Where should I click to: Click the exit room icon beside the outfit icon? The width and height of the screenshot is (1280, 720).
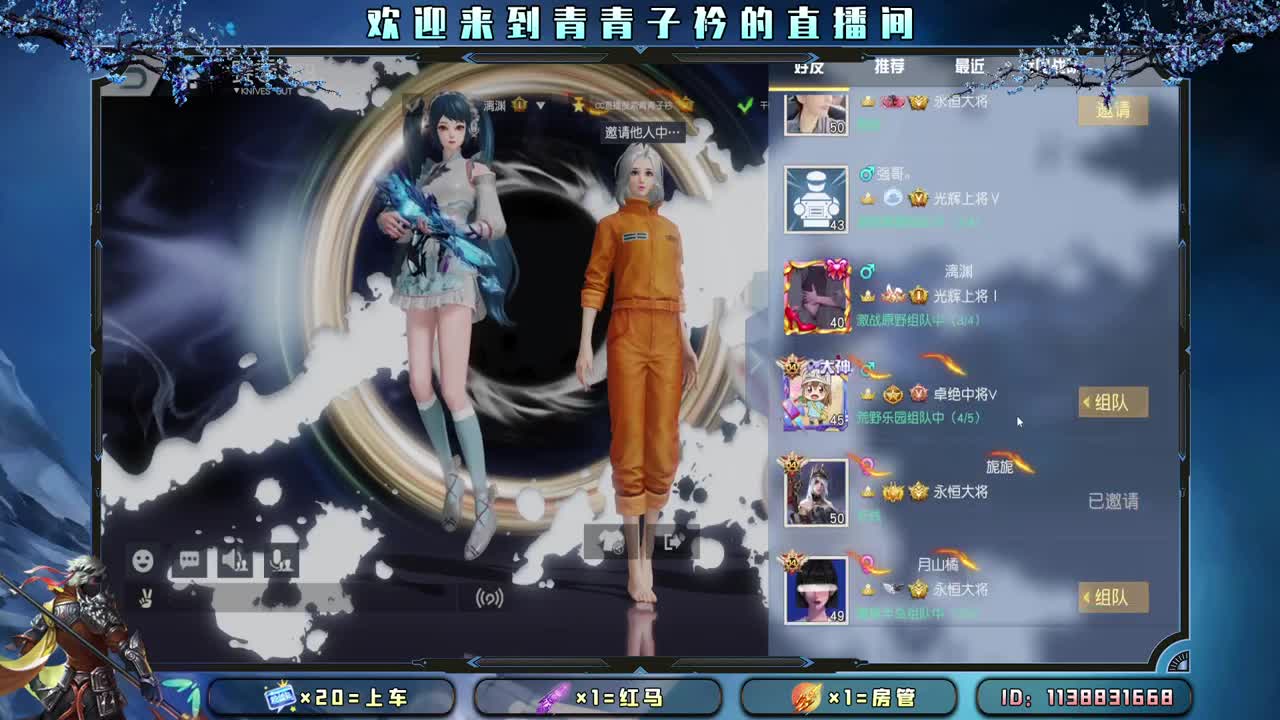pyautogui.click(x=674, y=539)
